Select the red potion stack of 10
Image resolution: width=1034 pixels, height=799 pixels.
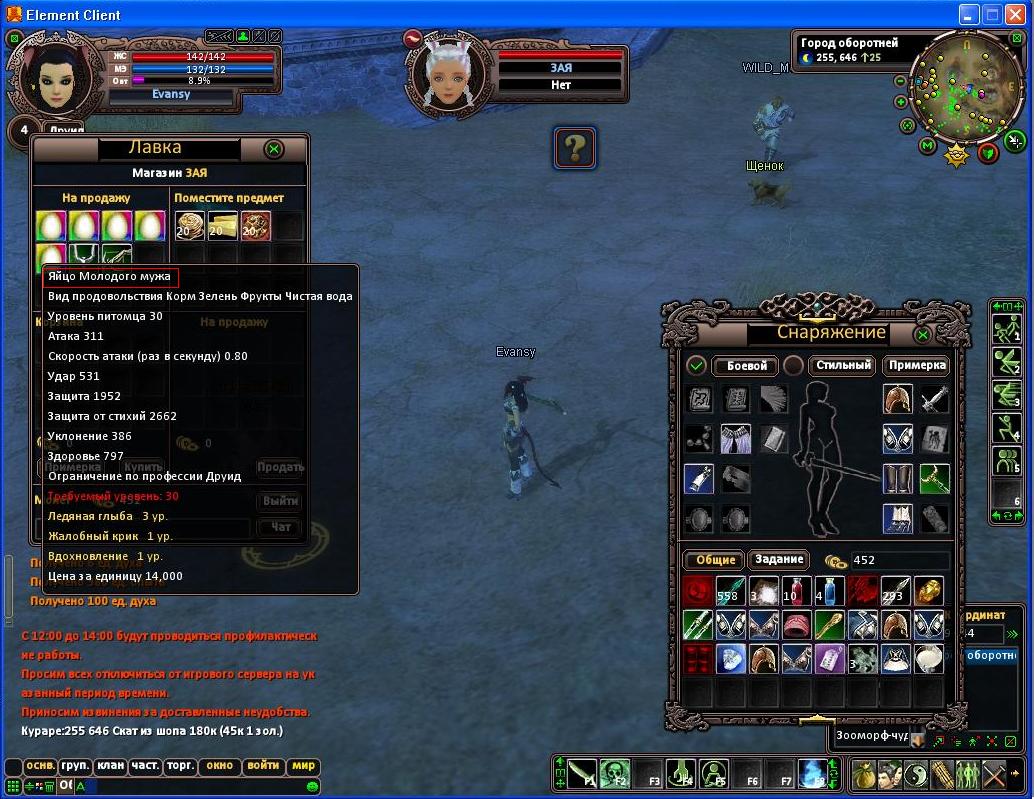pyautogui.click(x=796, y=591)
